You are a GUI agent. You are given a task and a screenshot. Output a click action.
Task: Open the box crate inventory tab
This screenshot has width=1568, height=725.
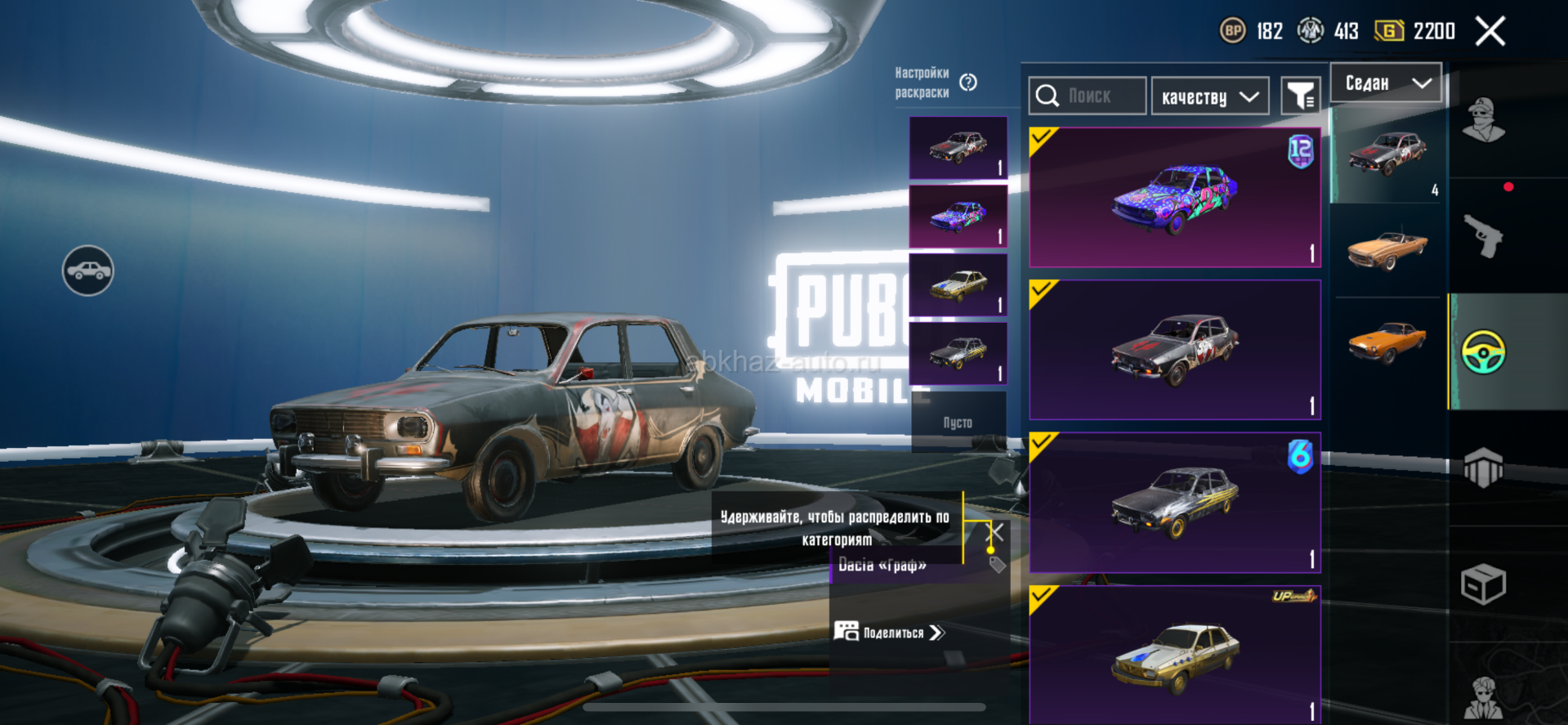coord(1483,584)
